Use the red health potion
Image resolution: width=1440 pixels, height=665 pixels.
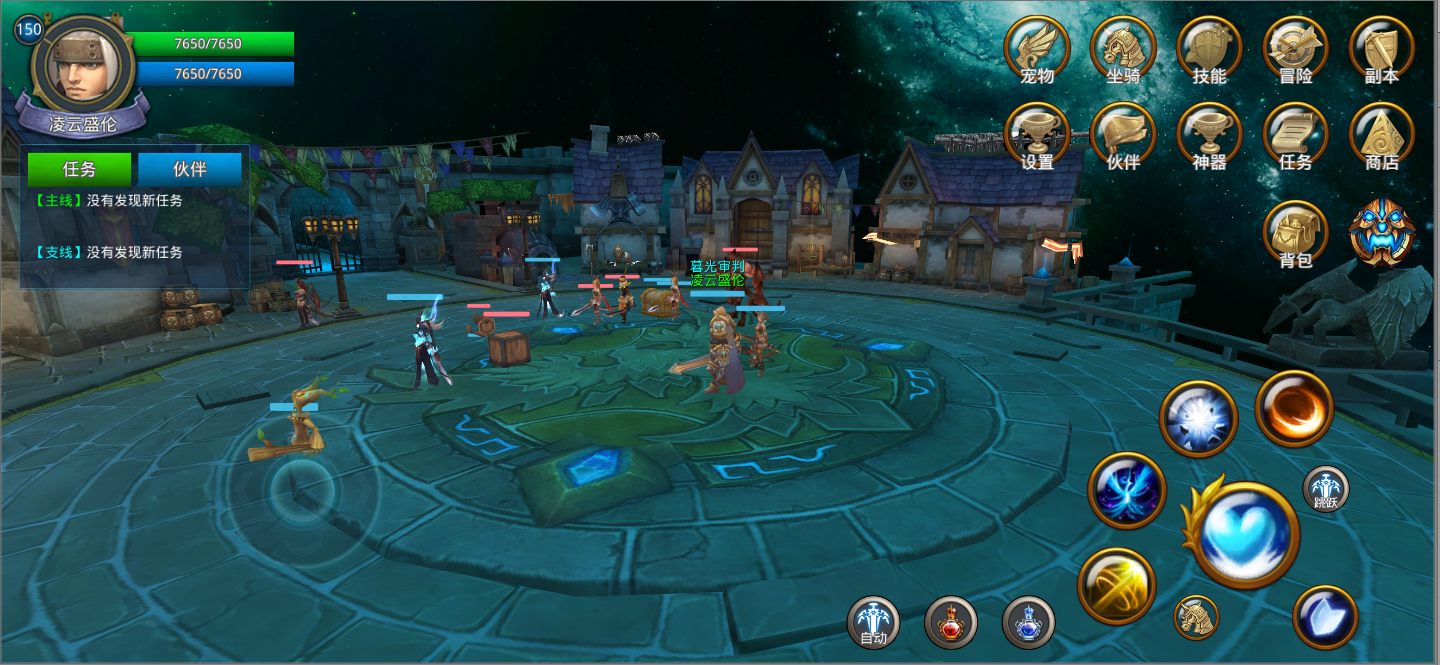pyautogui.click(x=950, y=622)
